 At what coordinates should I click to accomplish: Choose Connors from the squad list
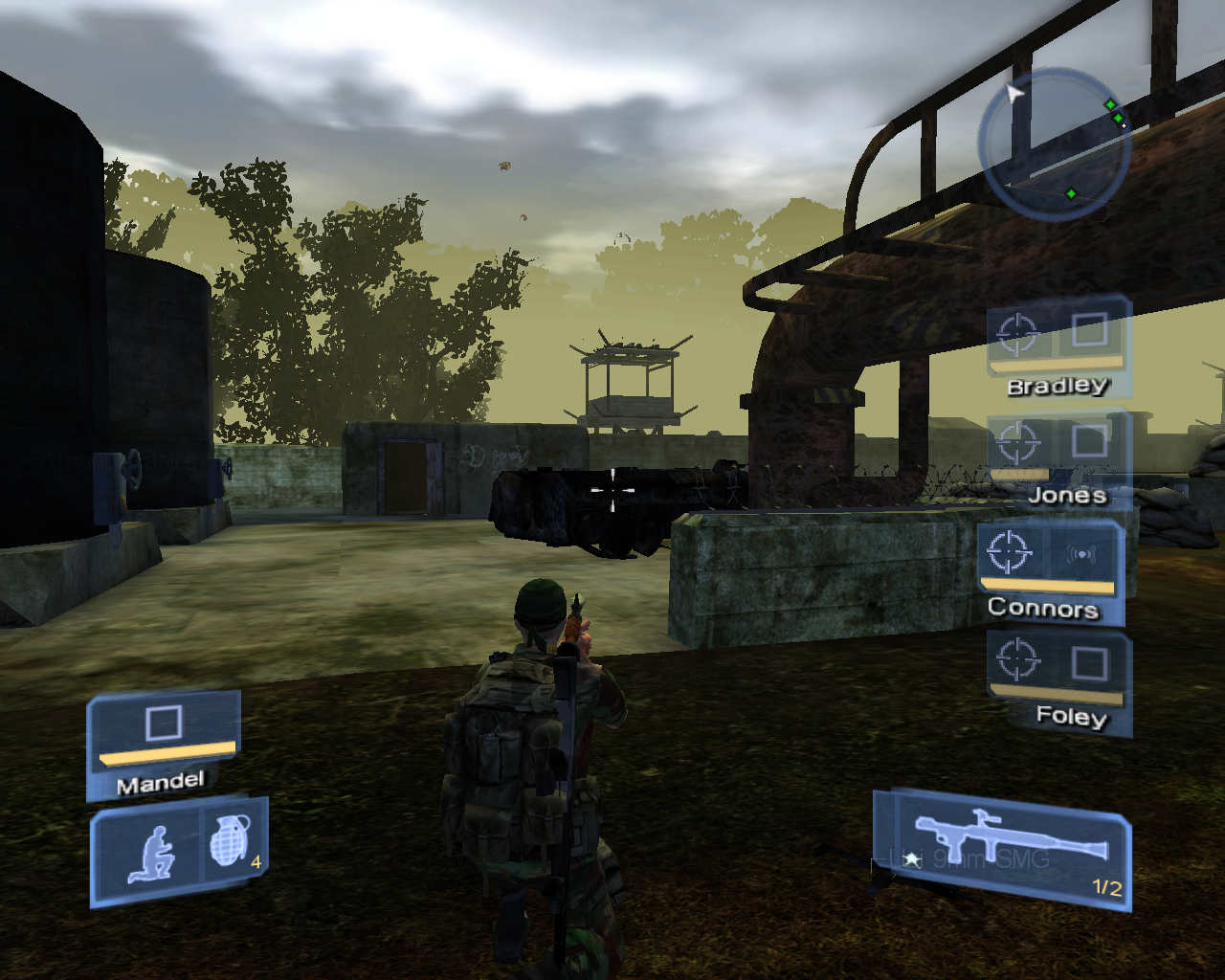(1050, 568)
